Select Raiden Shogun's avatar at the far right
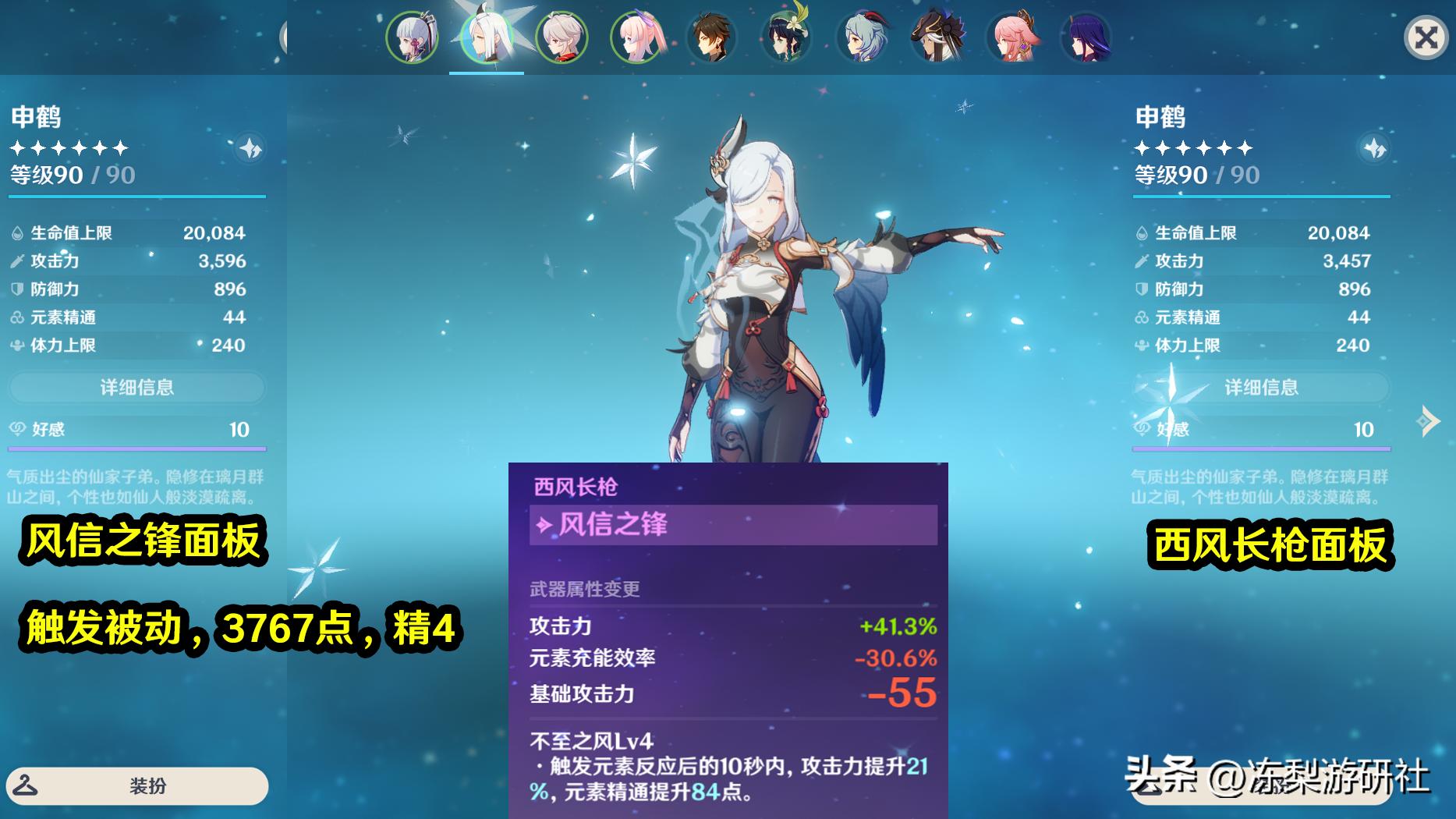The image size is (1456, 819). (1086, 35)
